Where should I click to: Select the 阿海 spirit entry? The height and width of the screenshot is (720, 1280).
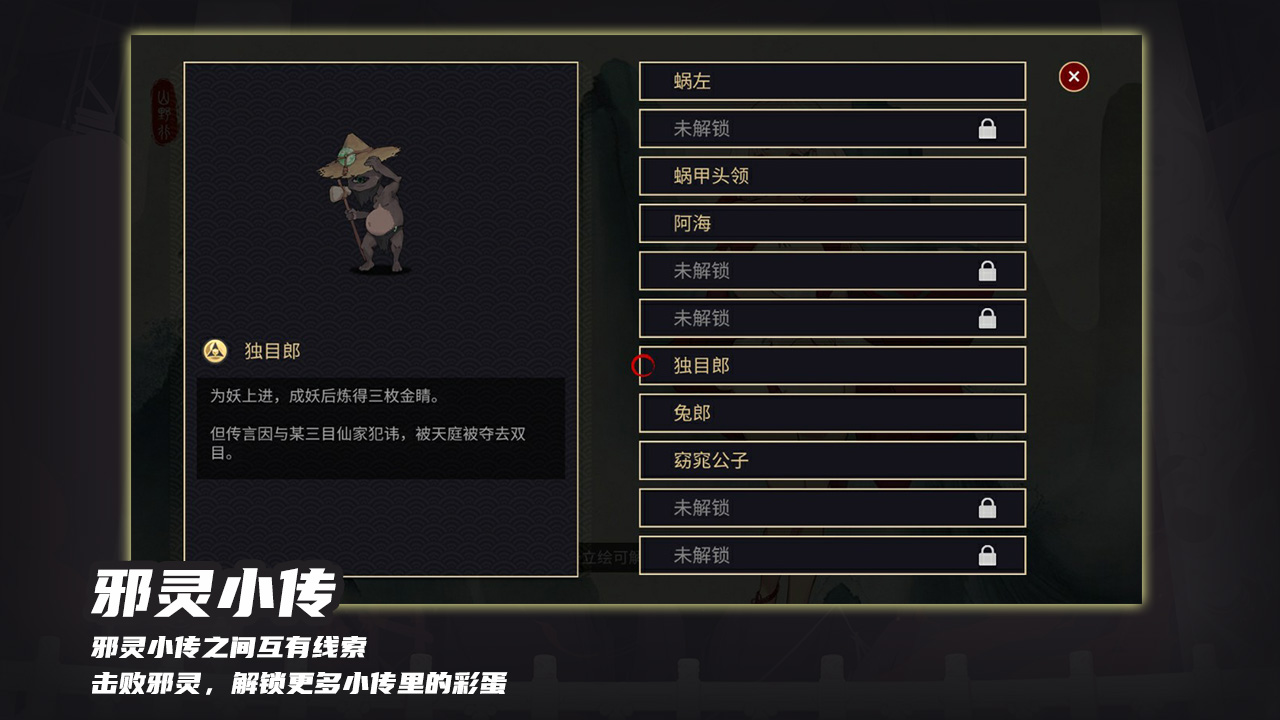[832, 224]
